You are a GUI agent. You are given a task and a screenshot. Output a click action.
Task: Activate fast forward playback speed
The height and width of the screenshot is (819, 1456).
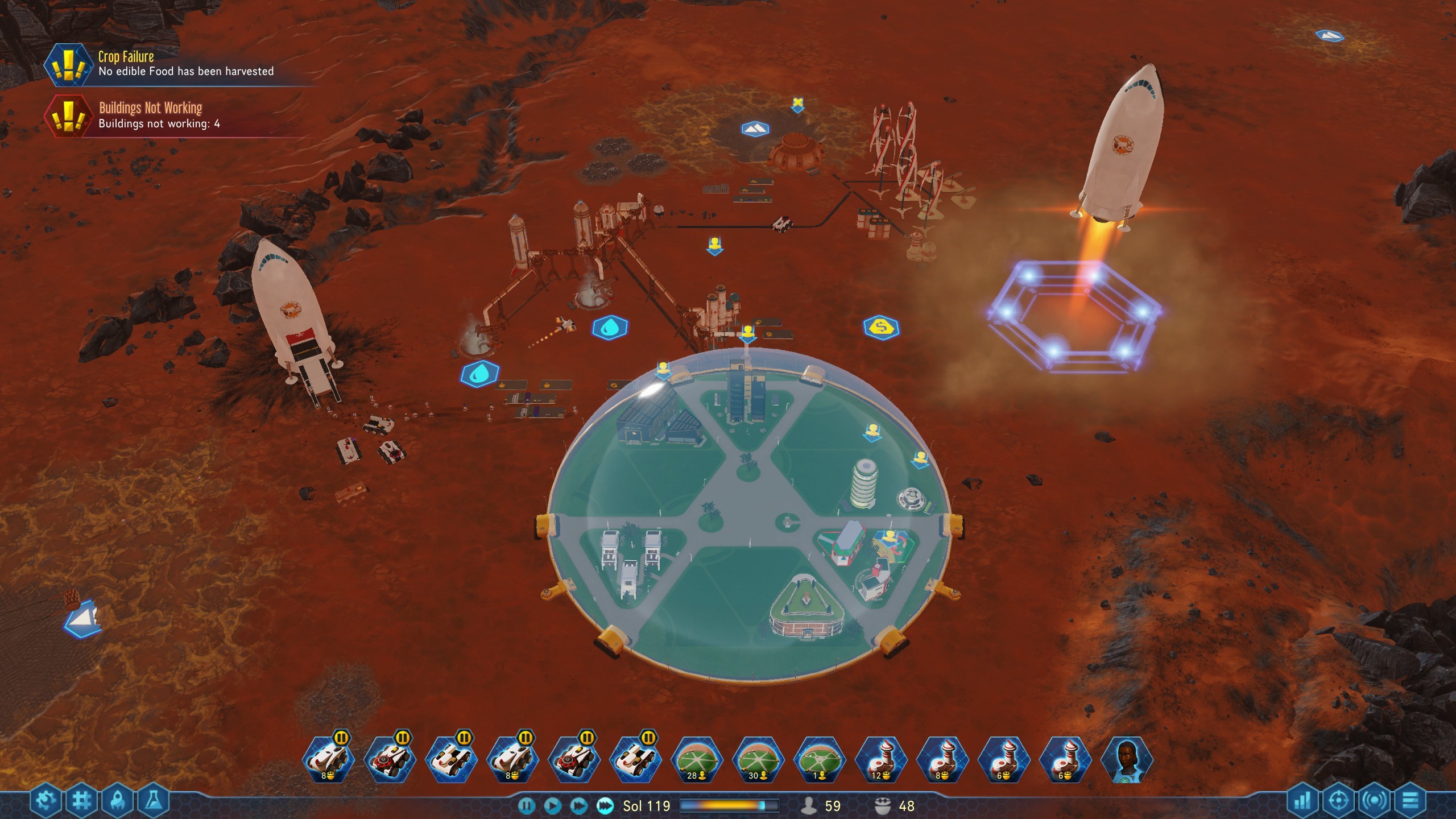coord(579,806)
